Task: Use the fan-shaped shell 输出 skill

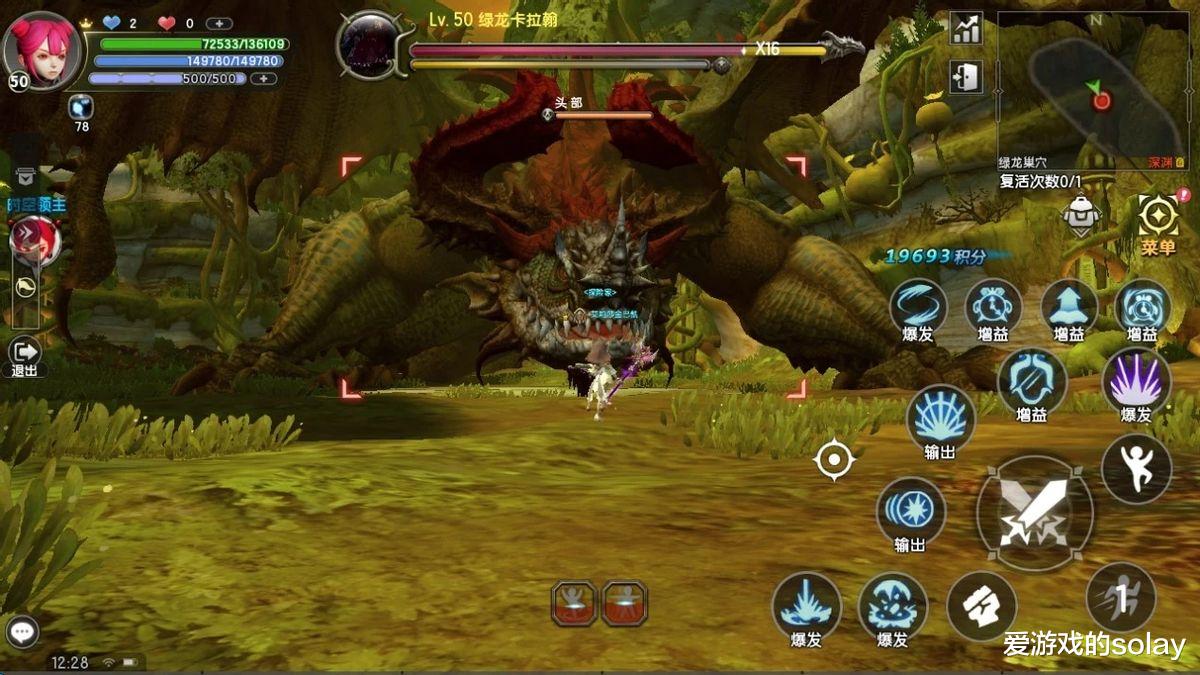Action: pyautogui.click(x=940, y=418)
